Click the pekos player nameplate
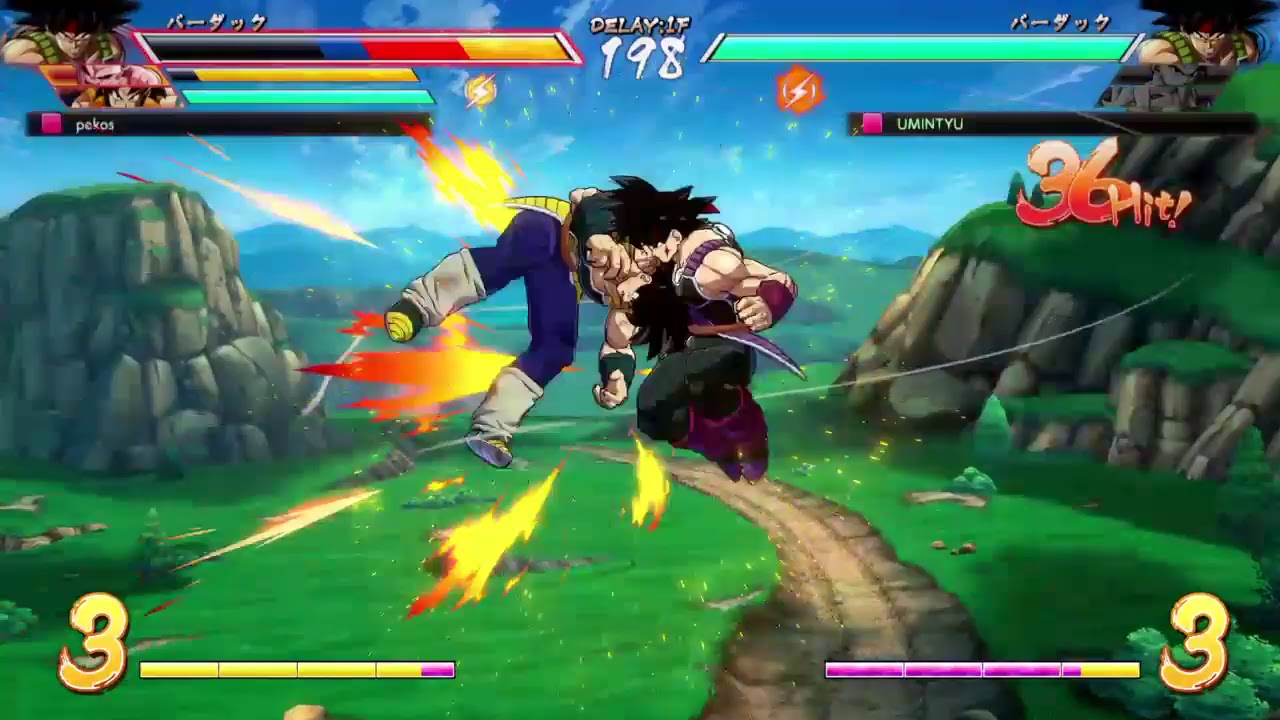 [95, 124]
